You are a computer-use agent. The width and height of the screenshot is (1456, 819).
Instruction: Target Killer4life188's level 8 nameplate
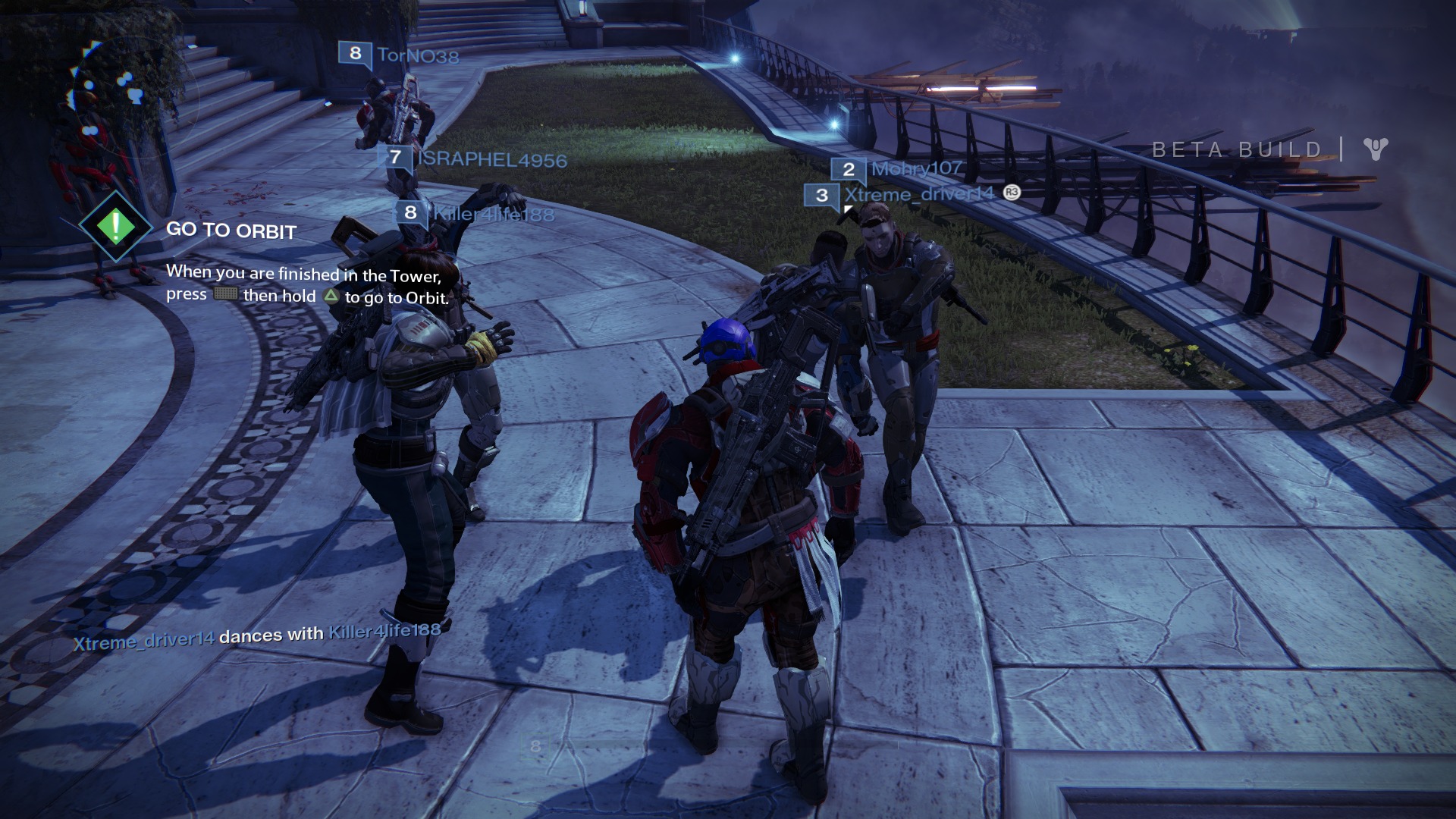pyautogui.click(x=475, y=214)
